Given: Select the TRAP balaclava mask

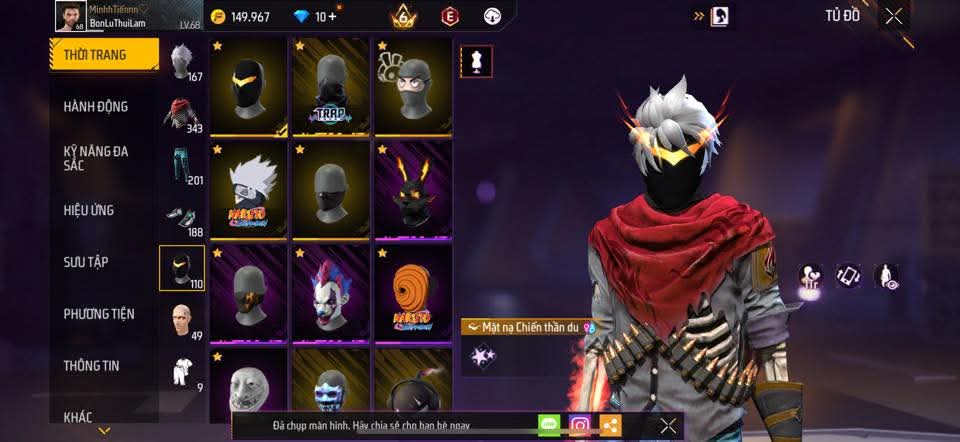Looking at the screenshot, I should [331, 88].
